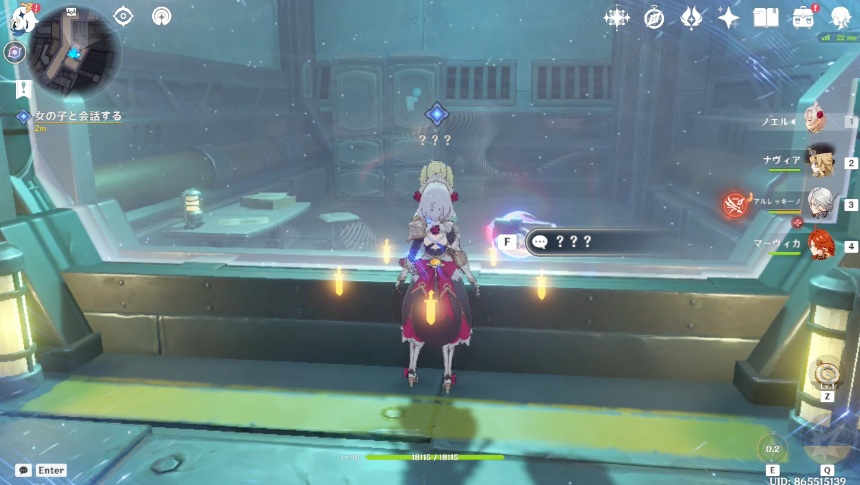Open the purple swirl icon left of minimap
The width and height of the screenshot is (860, 485).
(14, 52)
